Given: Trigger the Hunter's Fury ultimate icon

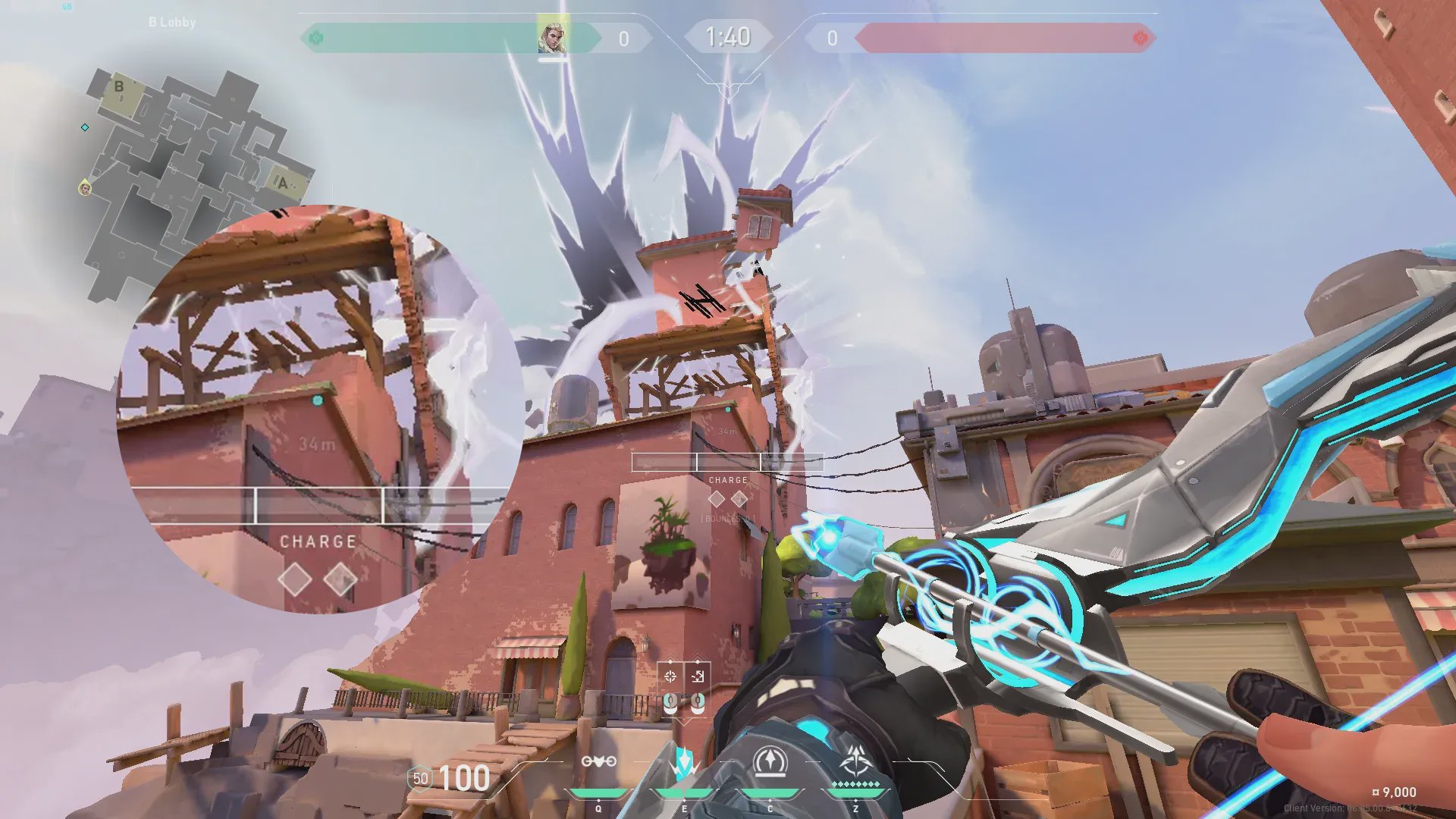Looking at the screenshot, I should click(x=856, y=762).
